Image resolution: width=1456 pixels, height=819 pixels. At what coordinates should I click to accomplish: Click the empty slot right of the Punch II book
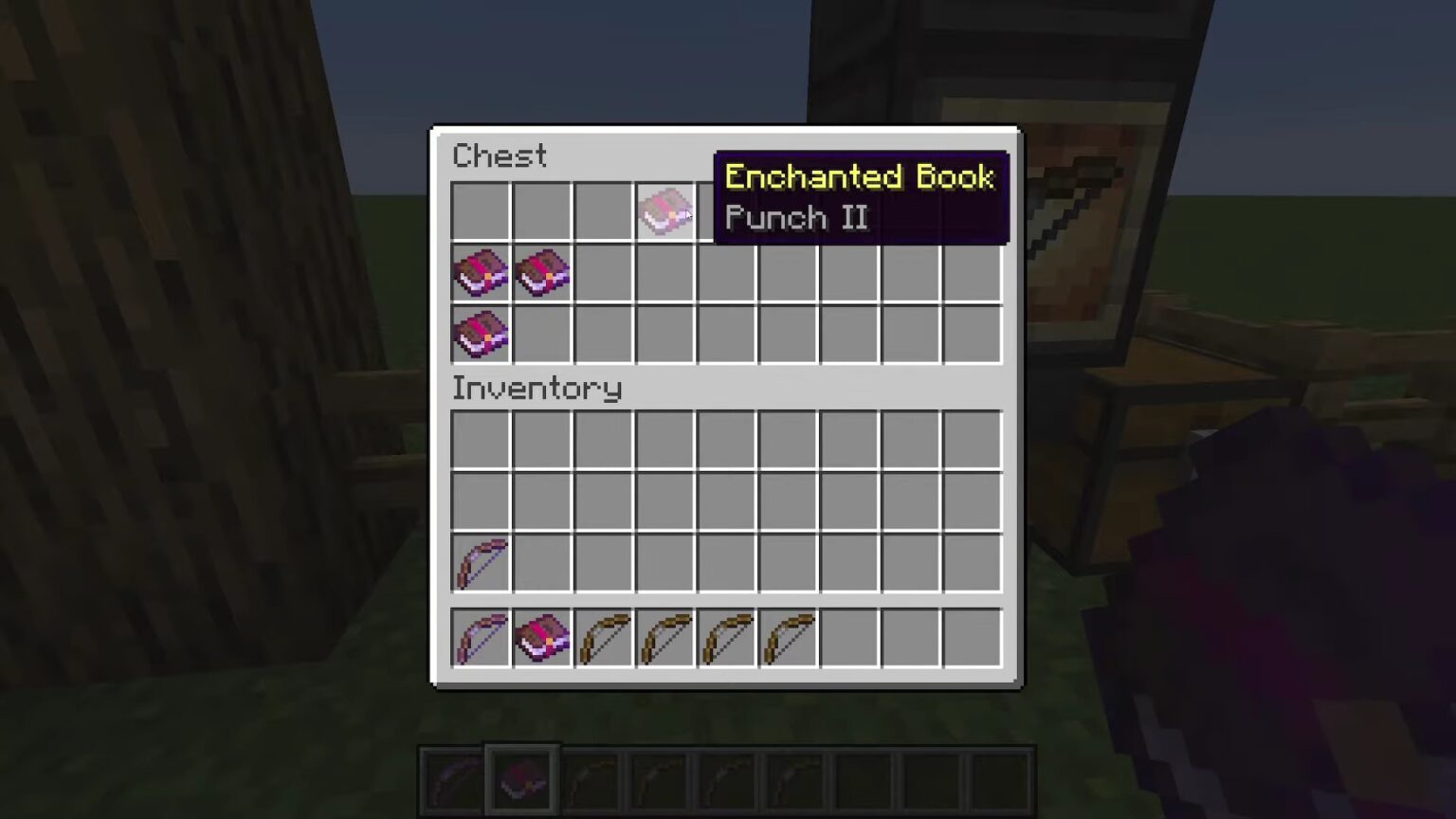tap(726, 210)
